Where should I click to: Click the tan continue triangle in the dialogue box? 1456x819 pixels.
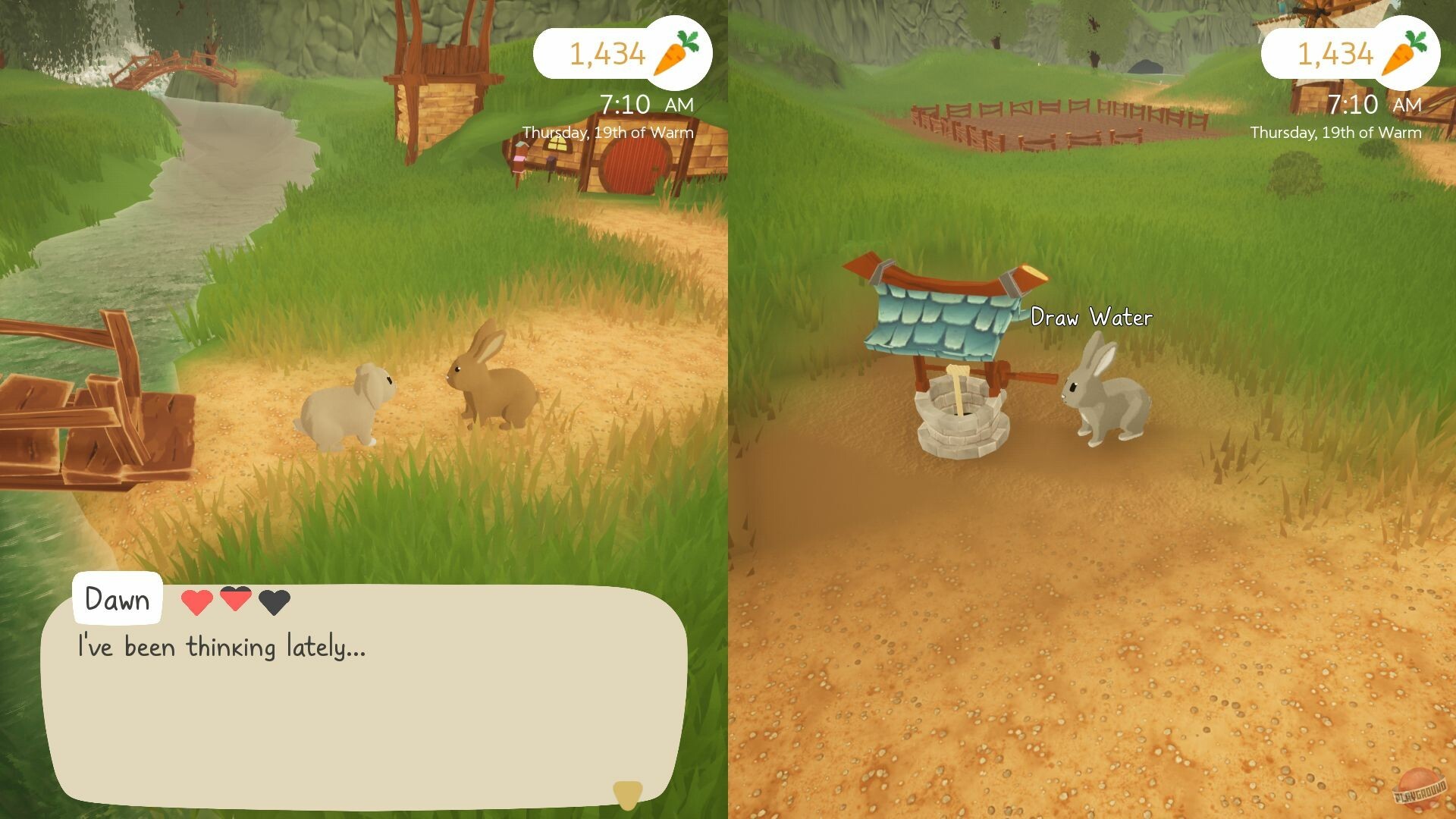pyautogui.click(x=628, y=795)
